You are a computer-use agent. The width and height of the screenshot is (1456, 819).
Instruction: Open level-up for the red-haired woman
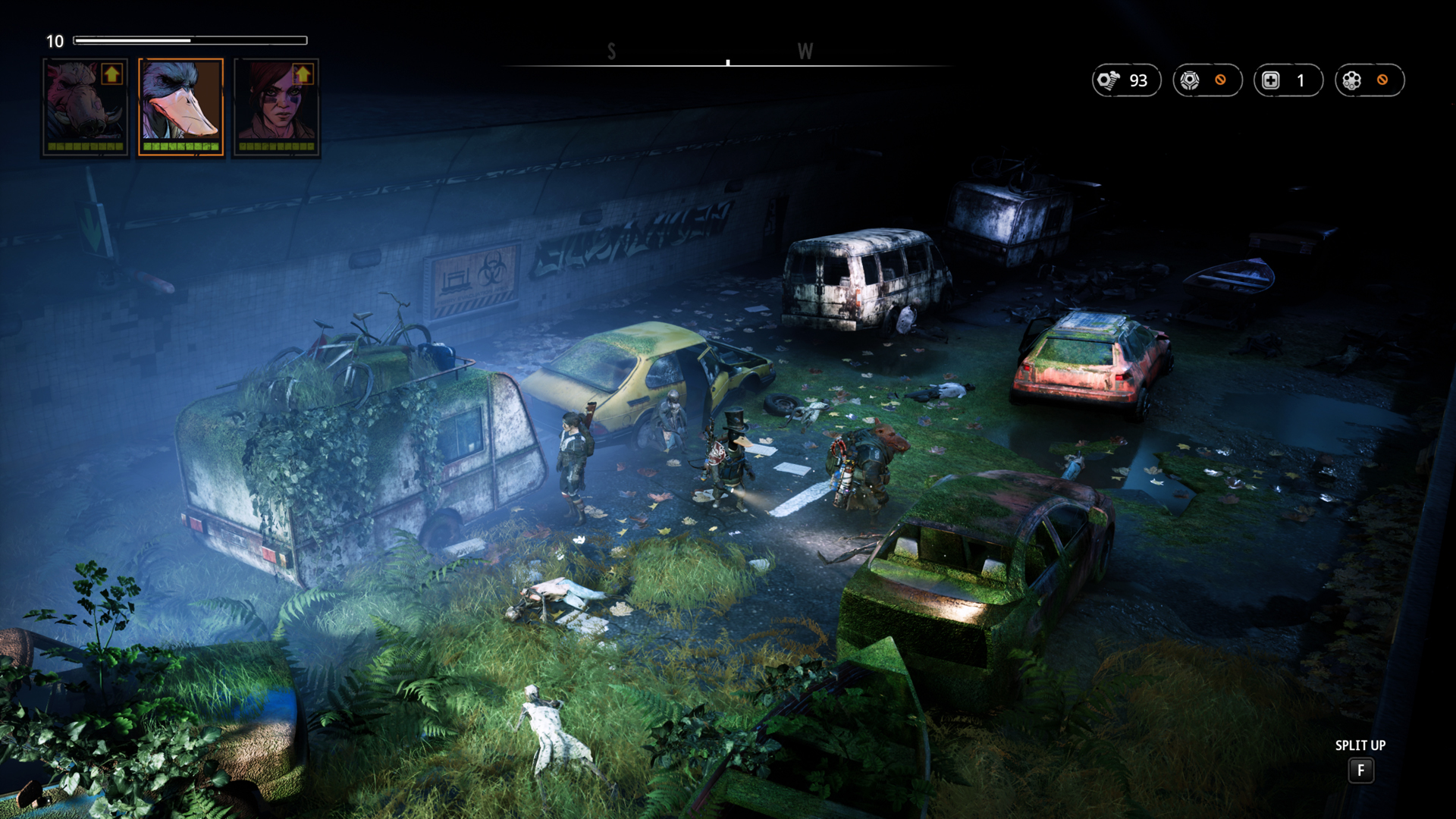(x=303, y=74)
